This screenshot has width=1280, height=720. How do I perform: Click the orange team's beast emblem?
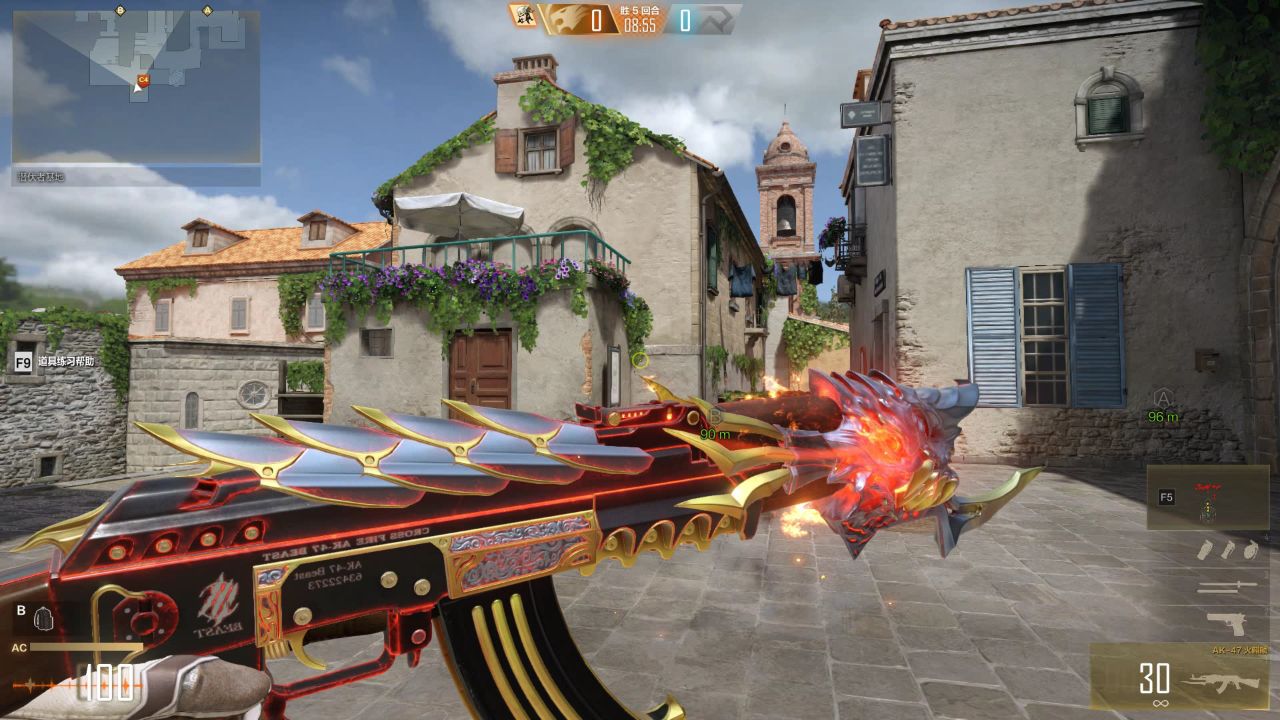(563, 18)
